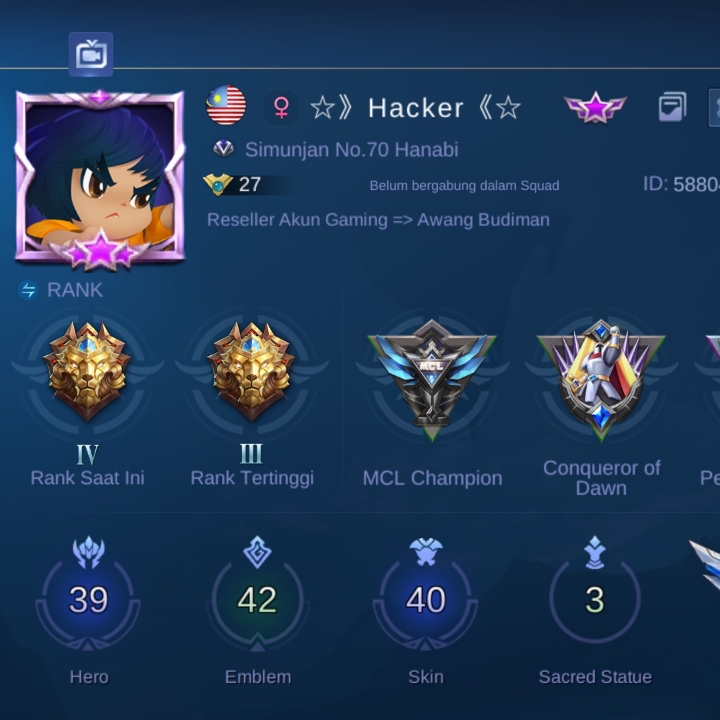Open the live stream TV icon

(91, 54)
